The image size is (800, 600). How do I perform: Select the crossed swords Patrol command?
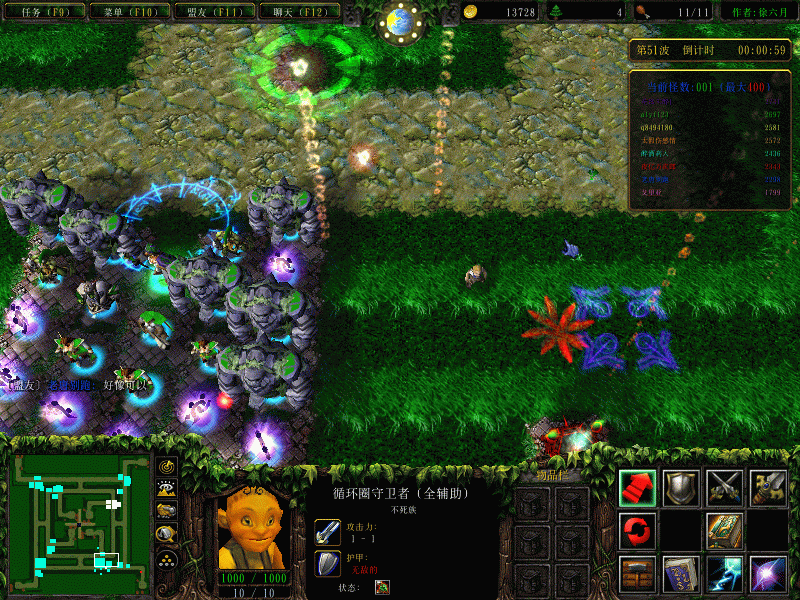click(x=725, y=486)
